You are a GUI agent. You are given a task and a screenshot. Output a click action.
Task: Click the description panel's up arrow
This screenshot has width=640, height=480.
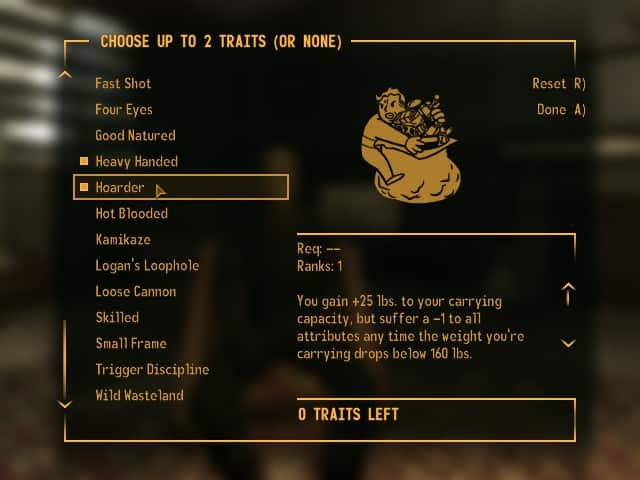568,294
